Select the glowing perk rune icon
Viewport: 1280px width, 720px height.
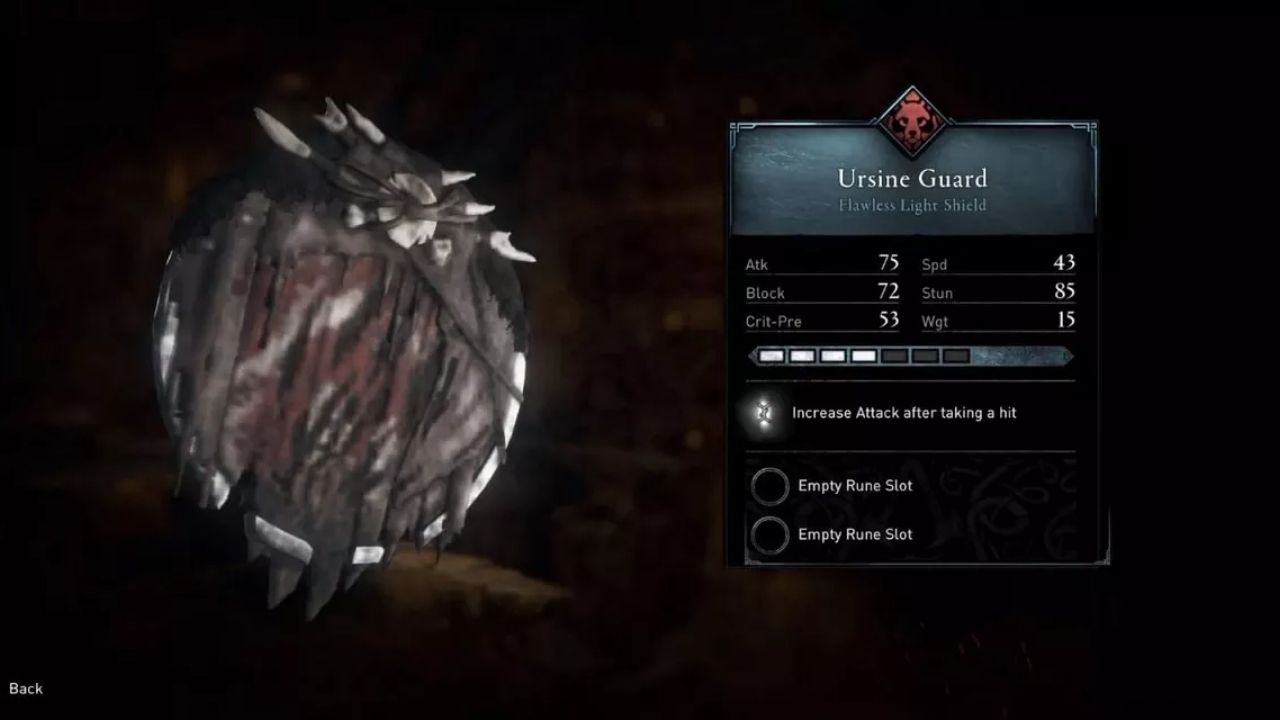(766, 412)
